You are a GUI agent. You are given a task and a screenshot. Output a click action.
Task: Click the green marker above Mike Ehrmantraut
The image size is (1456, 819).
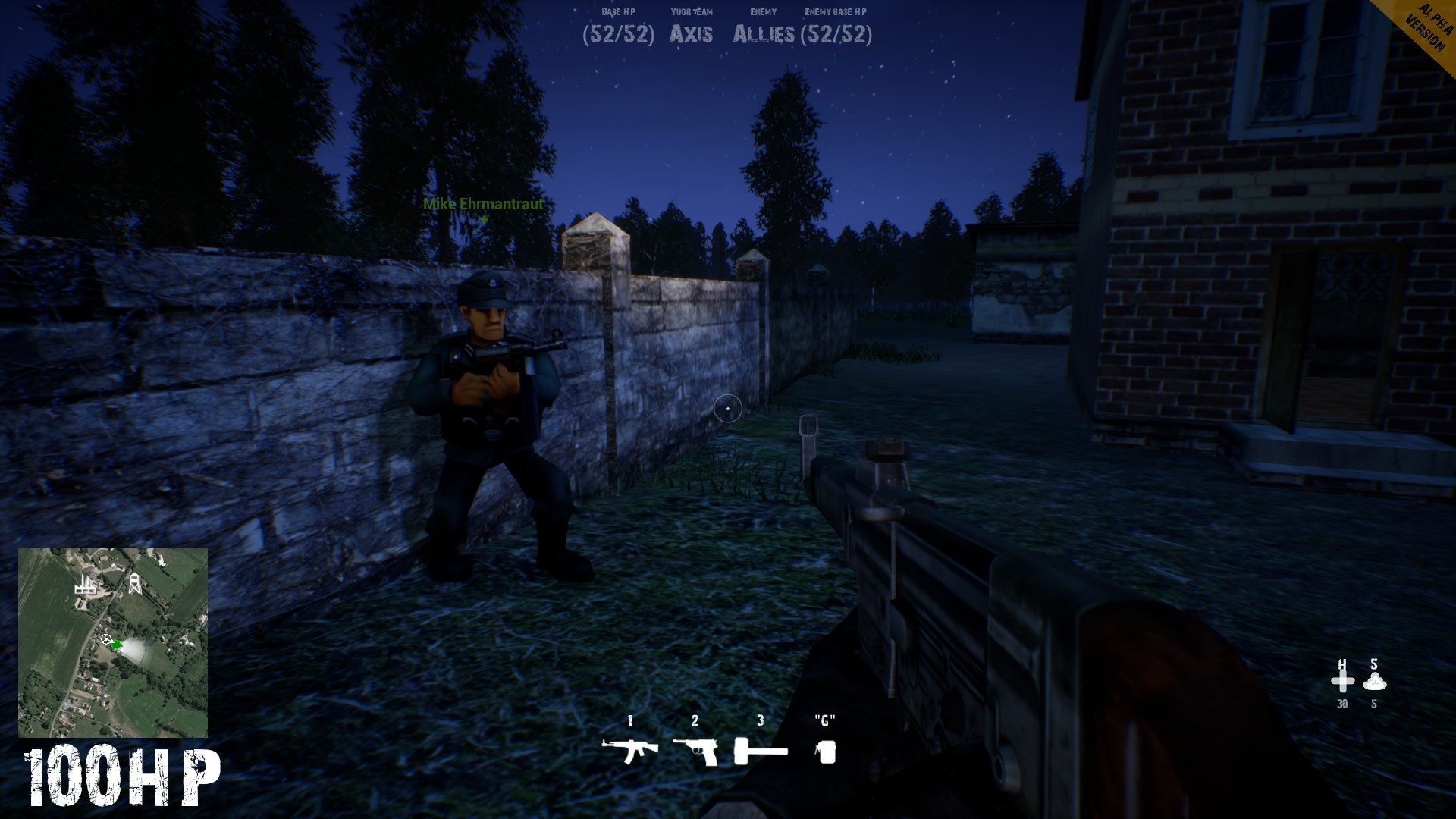[x=483, y=220]
